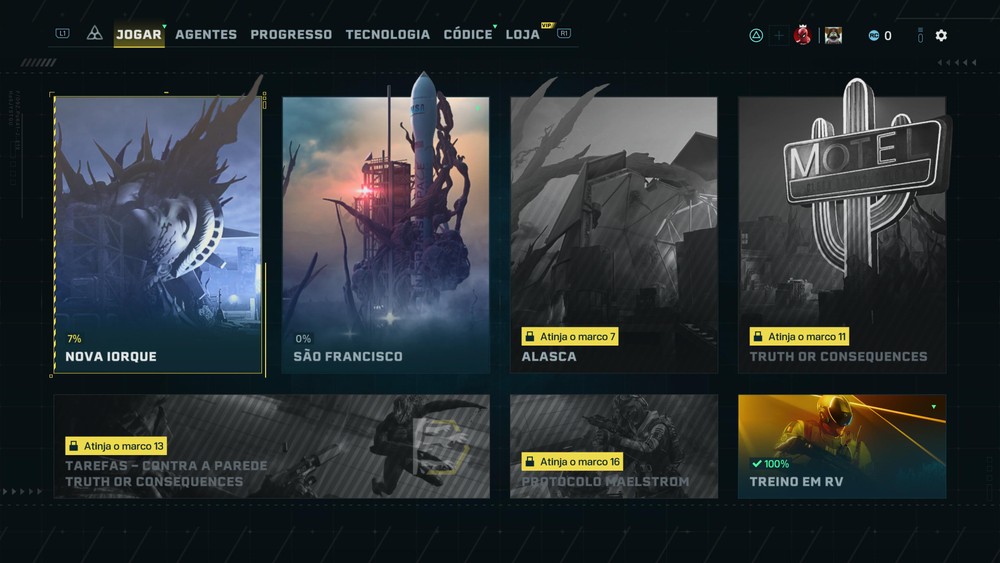Pick the locked Truth or Consequences motel card

[842, 235]
